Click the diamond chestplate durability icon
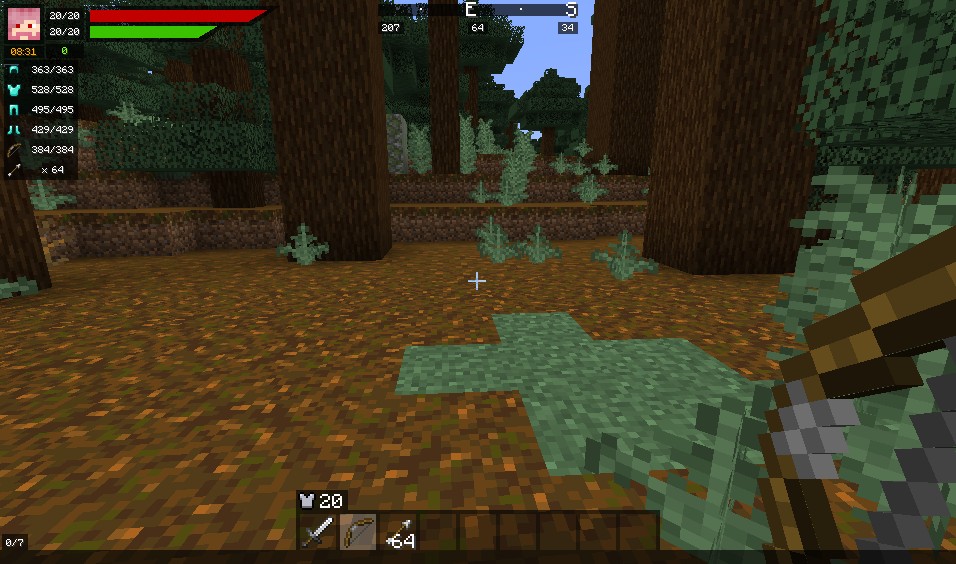The image size is (956, 564). coord(14,90)
